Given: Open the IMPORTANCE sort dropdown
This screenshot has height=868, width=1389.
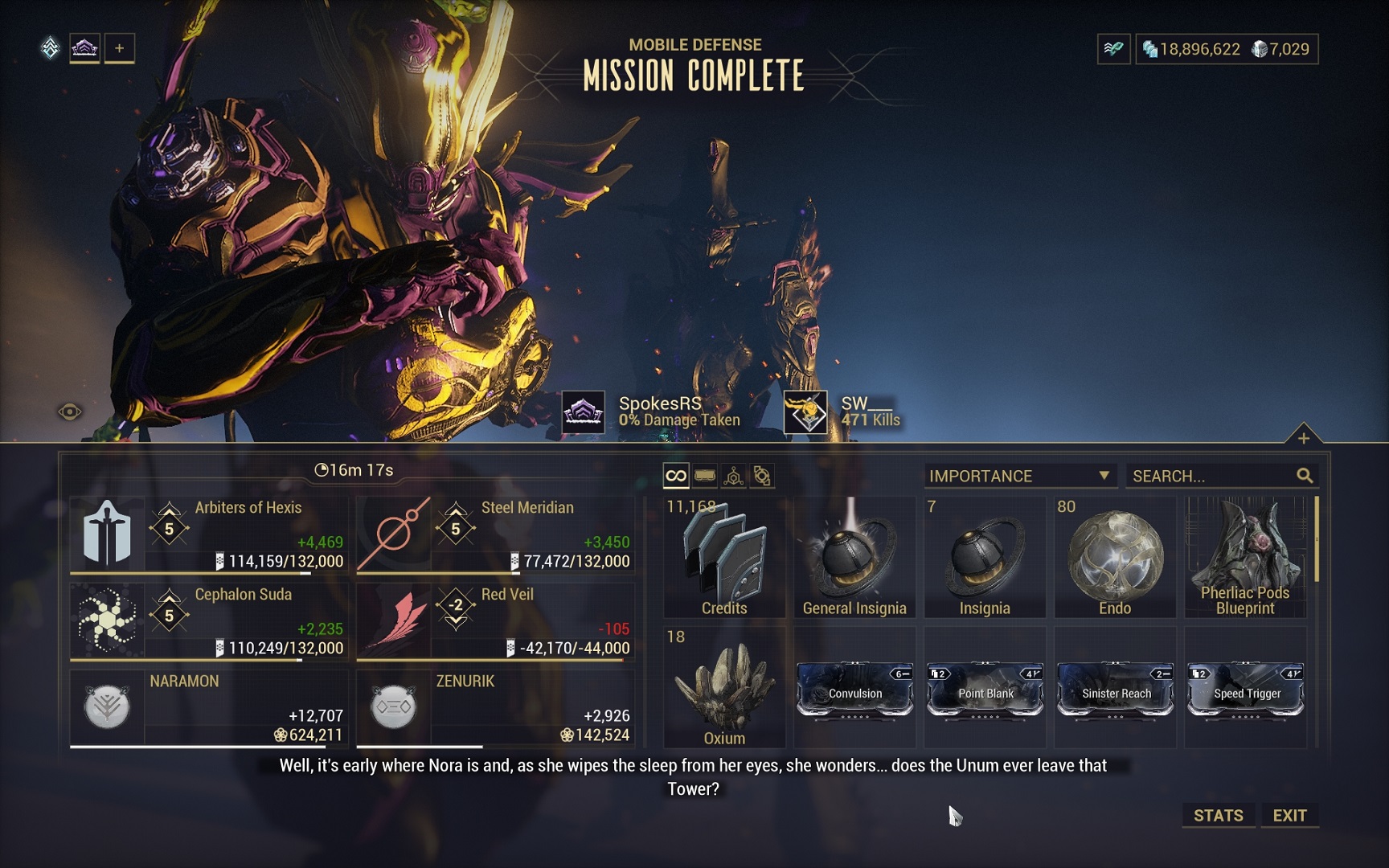Looking at the screenshot, I should (x=1019, y=476).
